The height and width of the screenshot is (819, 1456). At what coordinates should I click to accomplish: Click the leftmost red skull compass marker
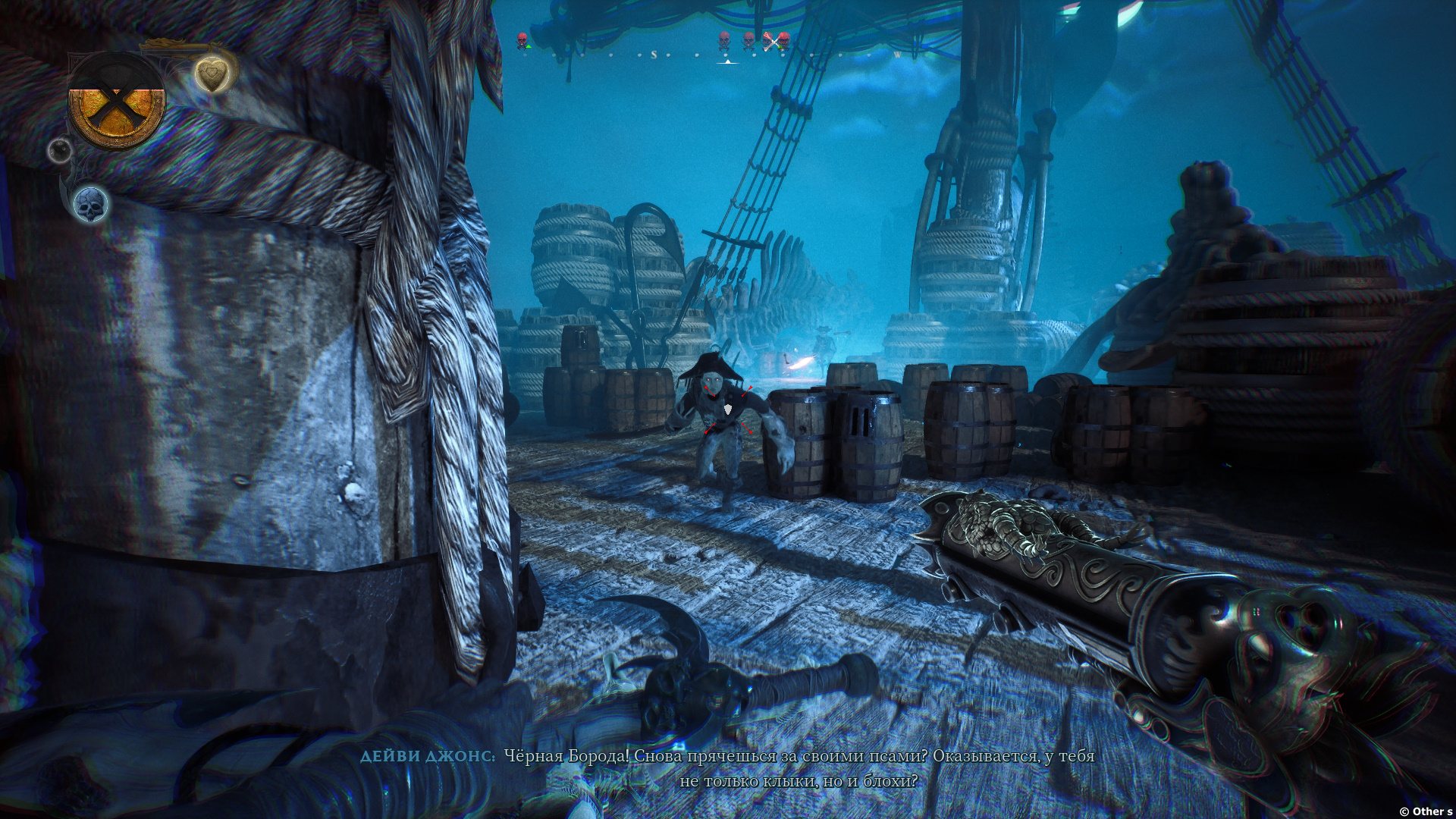pos(522,40)
